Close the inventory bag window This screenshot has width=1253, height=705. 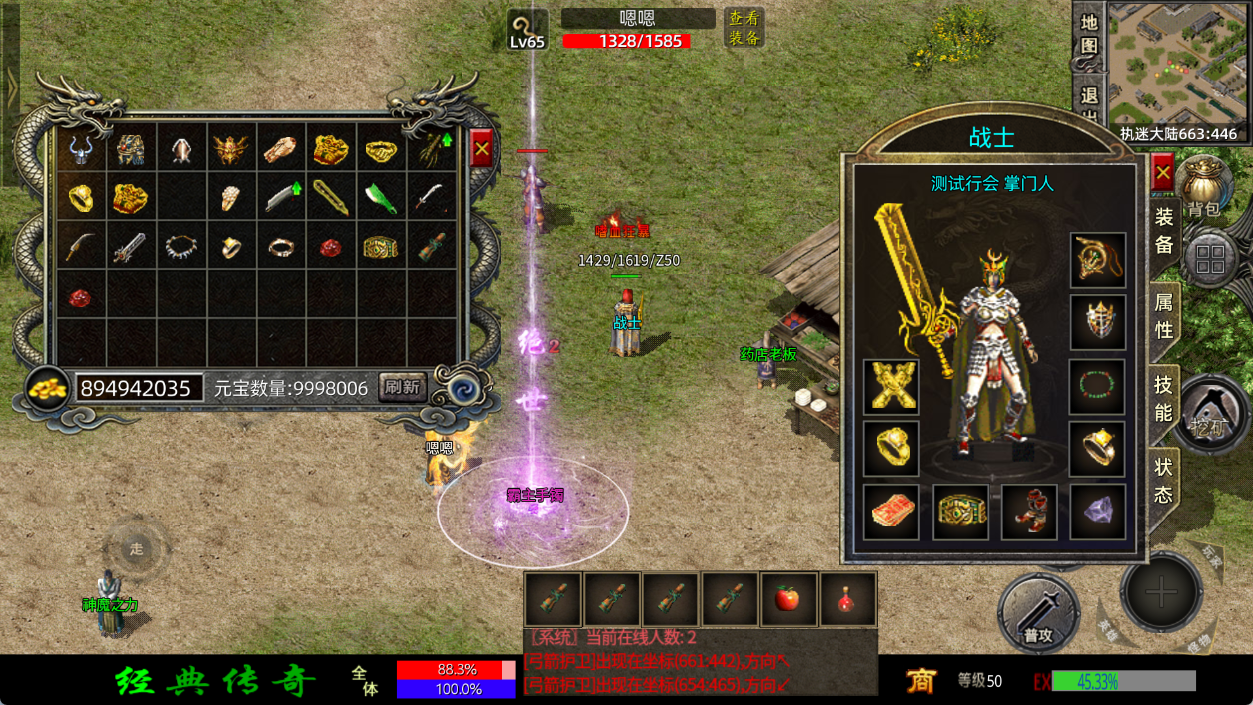point(482,149)
